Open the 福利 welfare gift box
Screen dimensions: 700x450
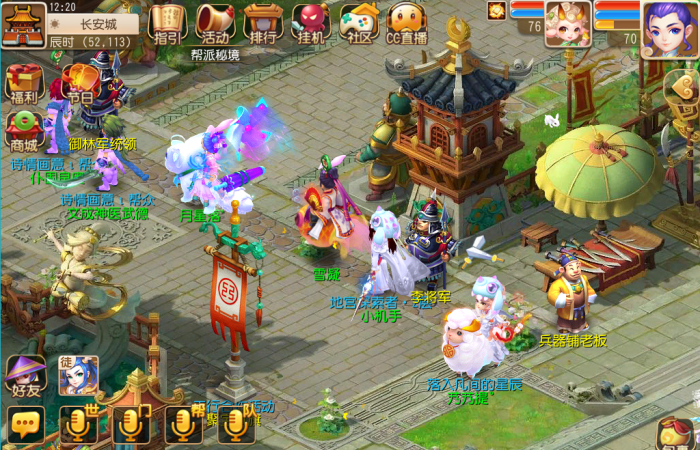point(23,83)
